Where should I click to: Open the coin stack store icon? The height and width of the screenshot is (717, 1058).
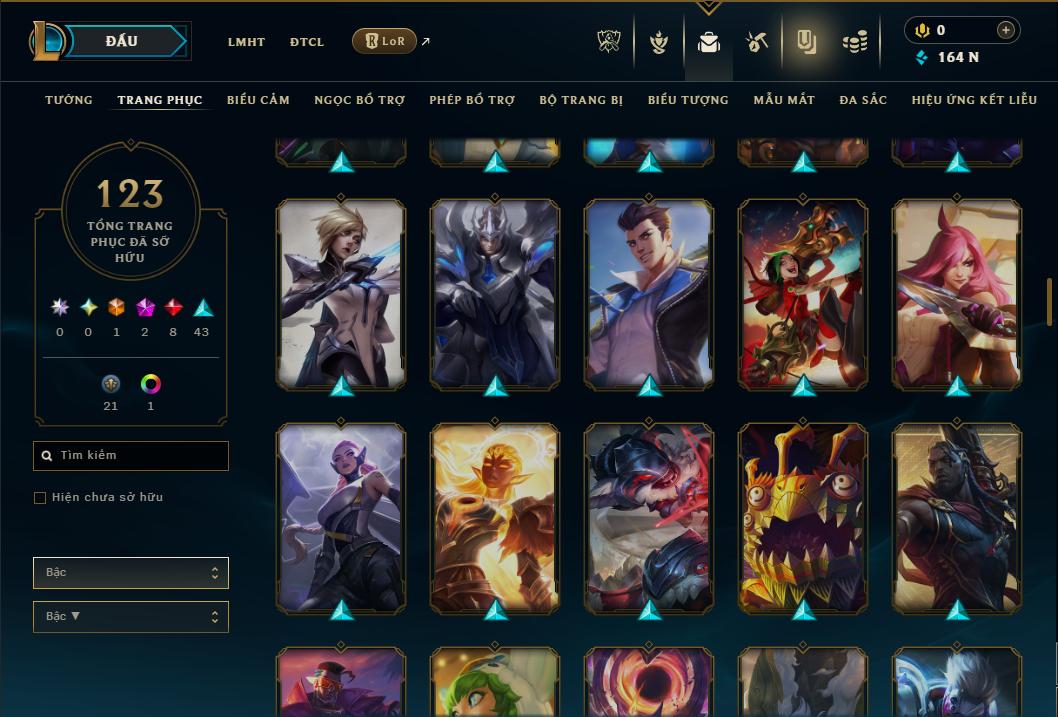click(x=853, y=42)
